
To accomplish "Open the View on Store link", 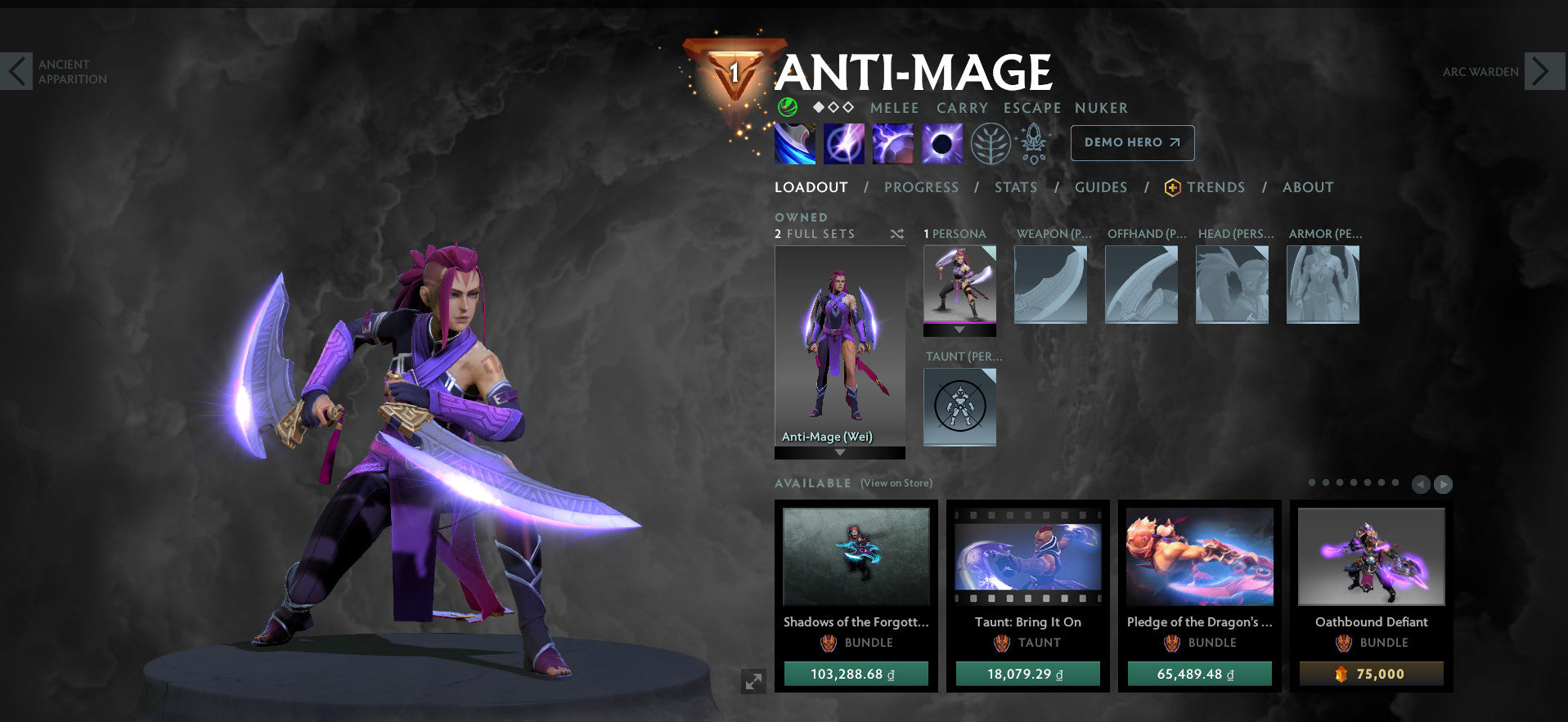I will 895,483.
